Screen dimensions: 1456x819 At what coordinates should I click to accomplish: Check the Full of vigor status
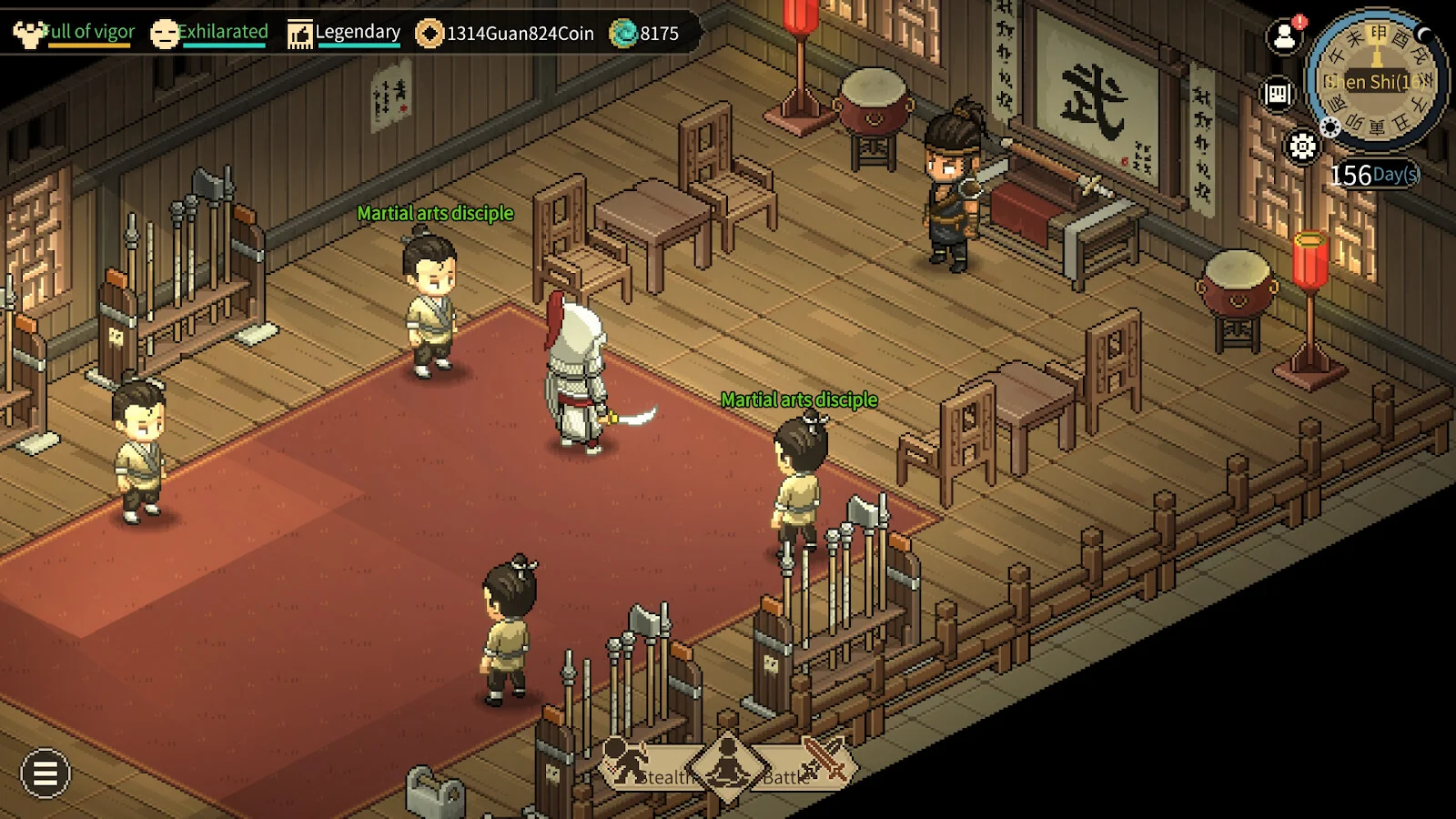(75, 34)
